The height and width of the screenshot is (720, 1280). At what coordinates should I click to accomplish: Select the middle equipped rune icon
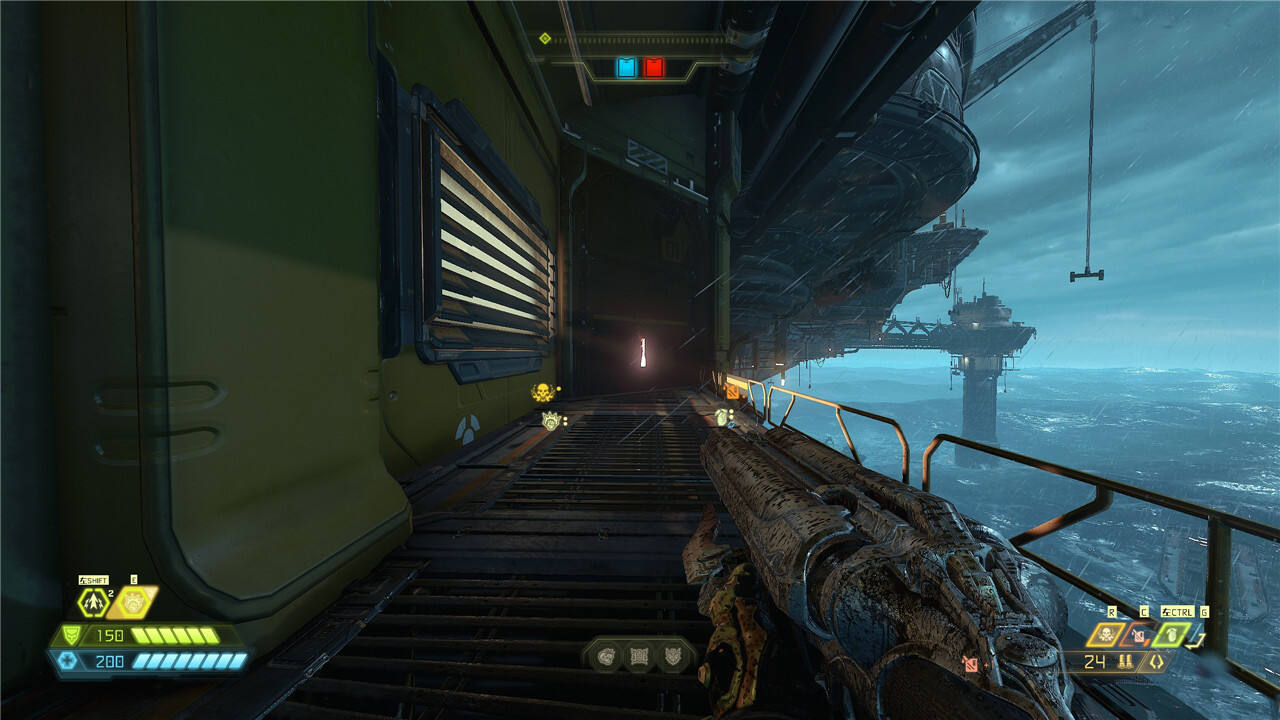[637, 657]
